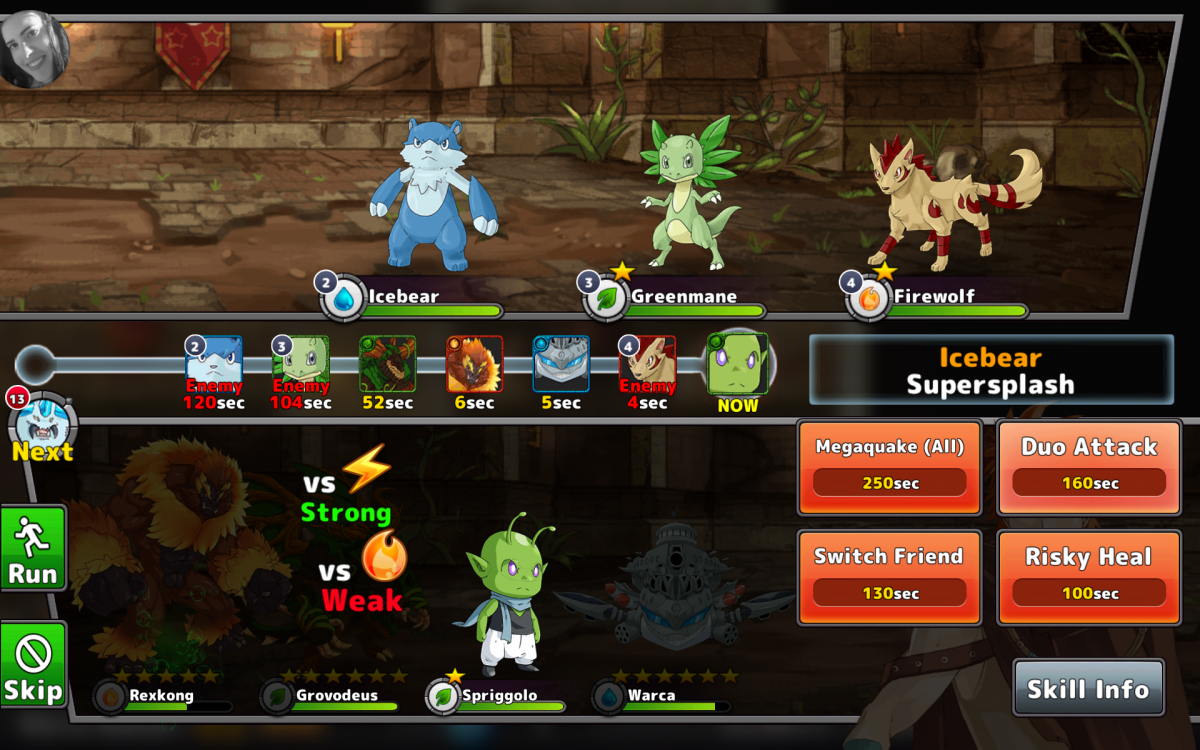Click the 4sec enemy Firewolf timeline portrait
Screen dimensions: 1200x750
pyautogui.click(x=647, y=362)
